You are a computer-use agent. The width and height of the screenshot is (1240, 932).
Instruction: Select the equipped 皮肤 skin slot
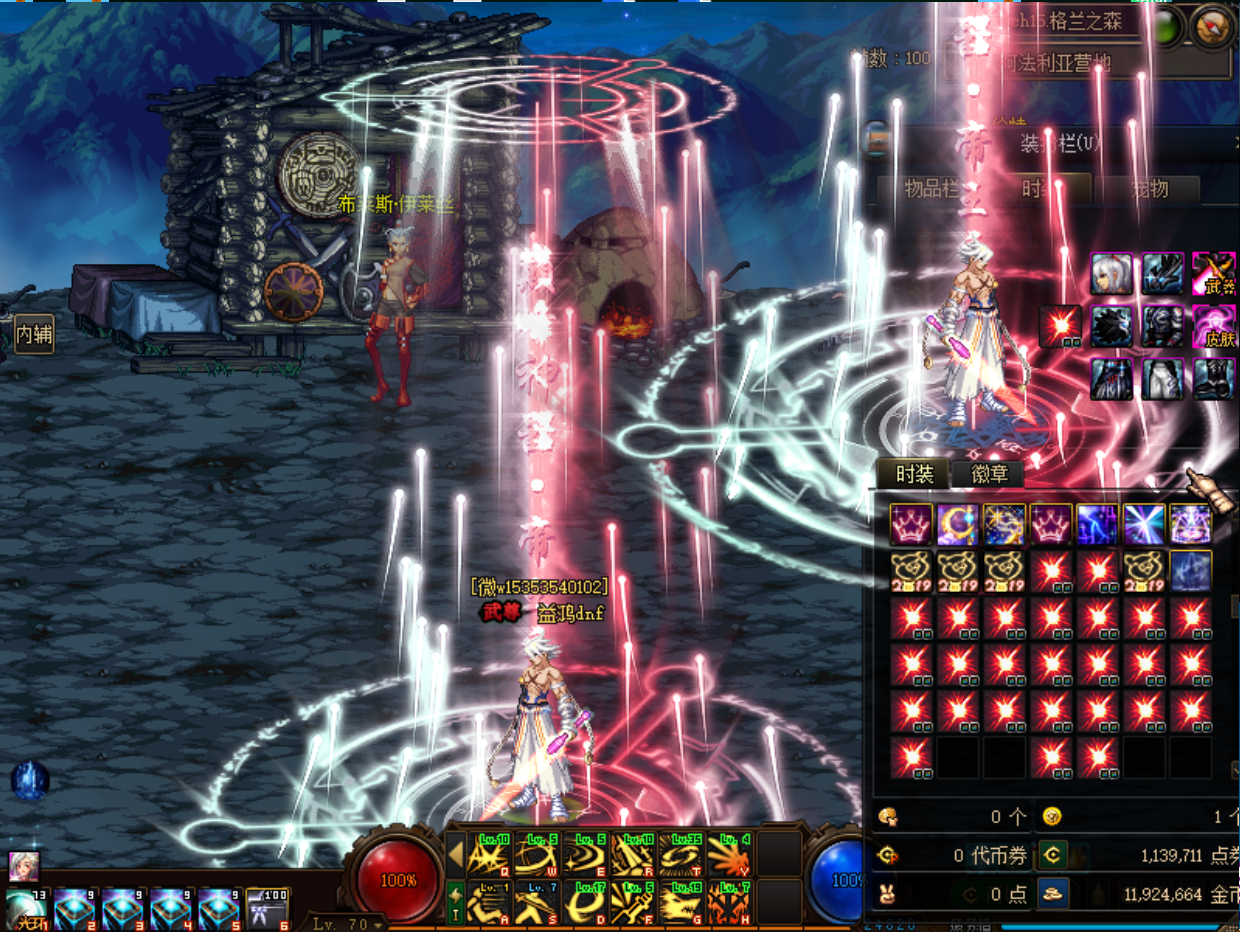click(1213, 326)
